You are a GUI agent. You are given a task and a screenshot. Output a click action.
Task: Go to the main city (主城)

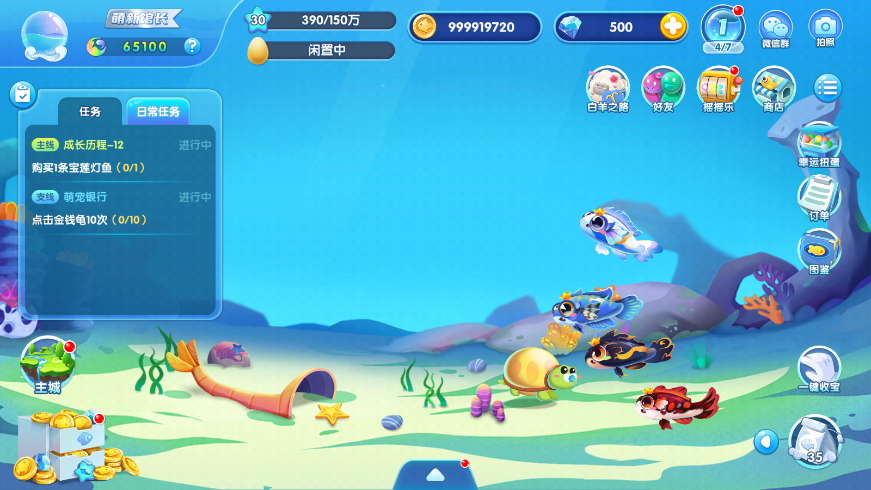(x=48, y=364)
